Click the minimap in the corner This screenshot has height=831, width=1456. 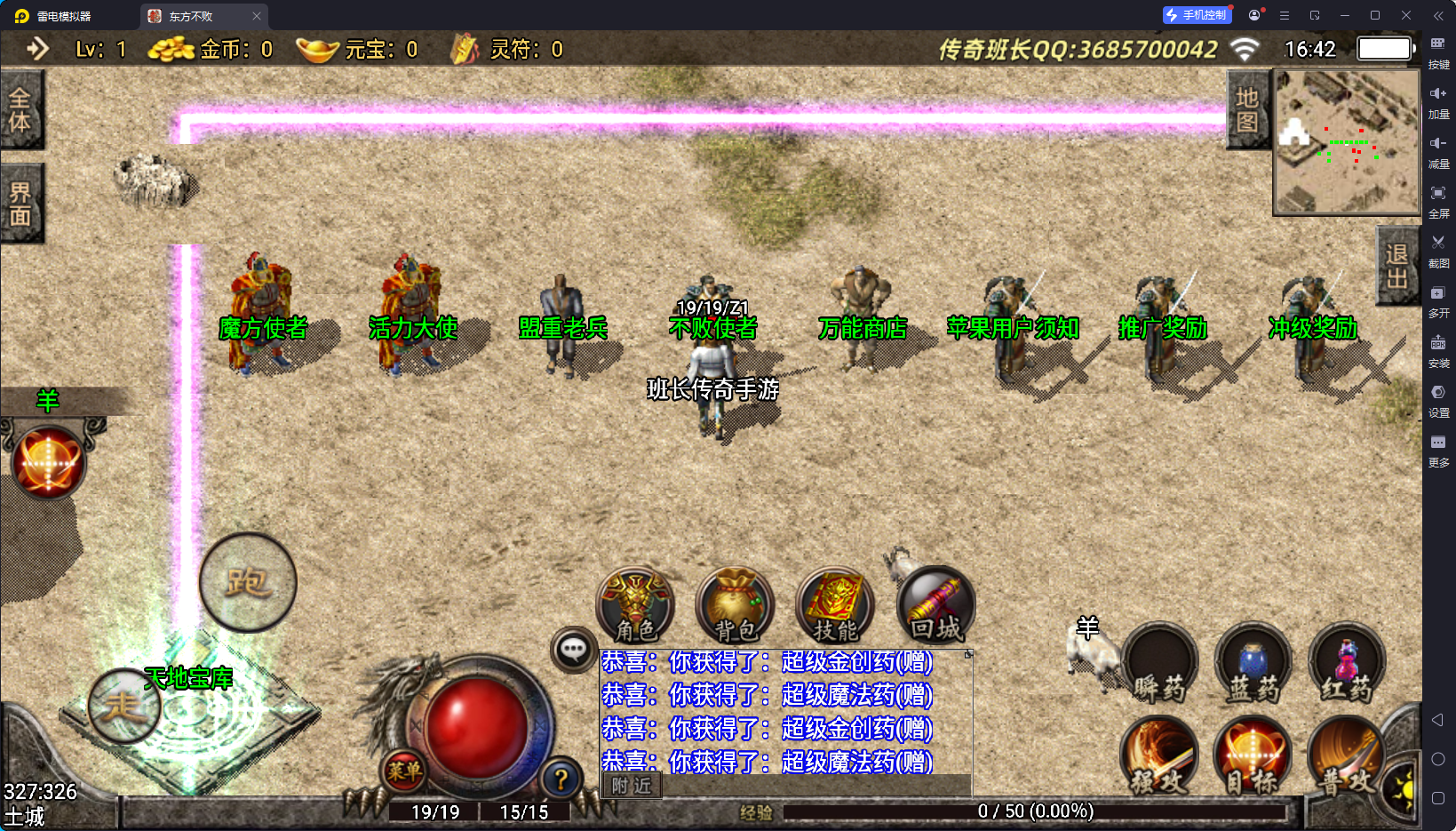1346,142
